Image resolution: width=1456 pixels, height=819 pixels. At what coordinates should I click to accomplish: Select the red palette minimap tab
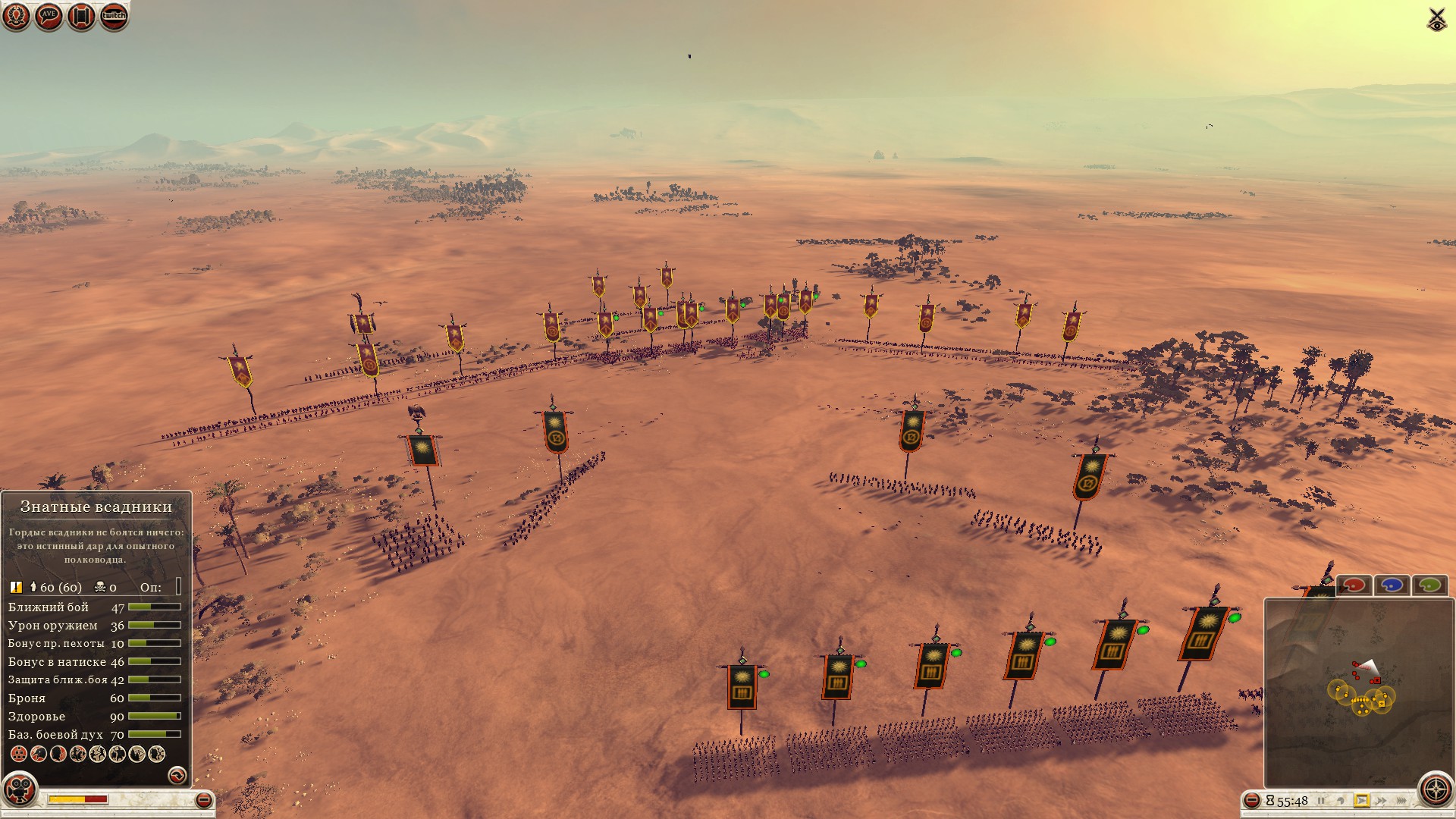pyautogui.click(x=1354, y=585)
